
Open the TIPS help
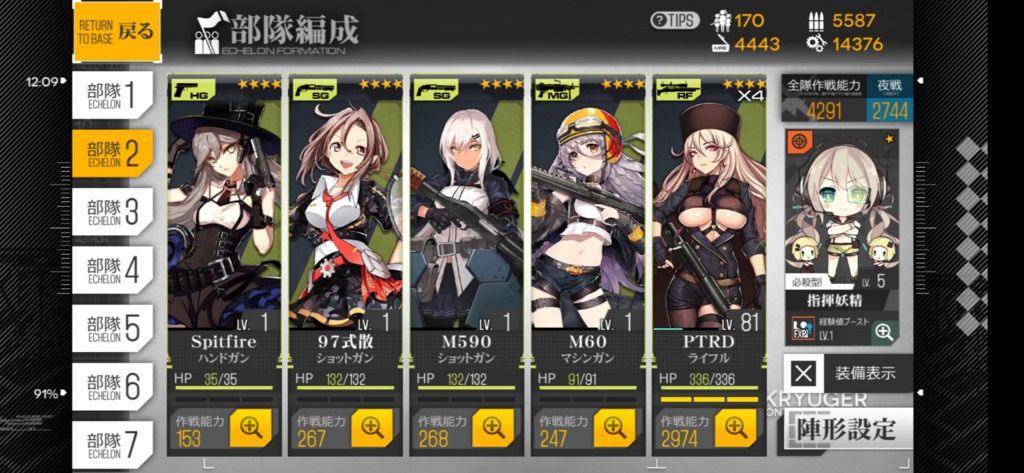[x=674, y=21]
